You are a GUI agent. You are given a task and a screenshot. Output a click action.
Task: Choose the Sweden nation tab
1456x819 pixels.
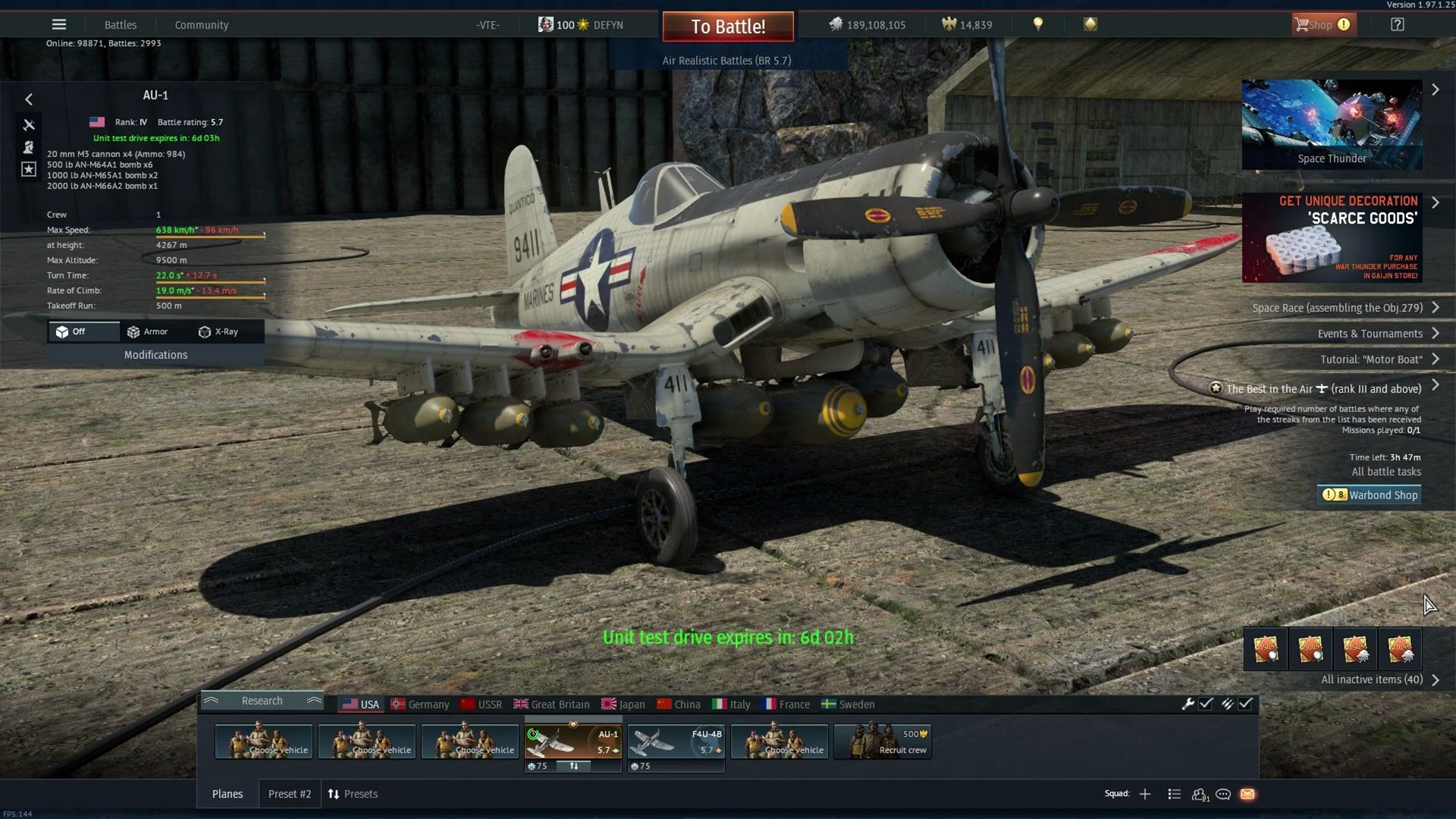848,704
